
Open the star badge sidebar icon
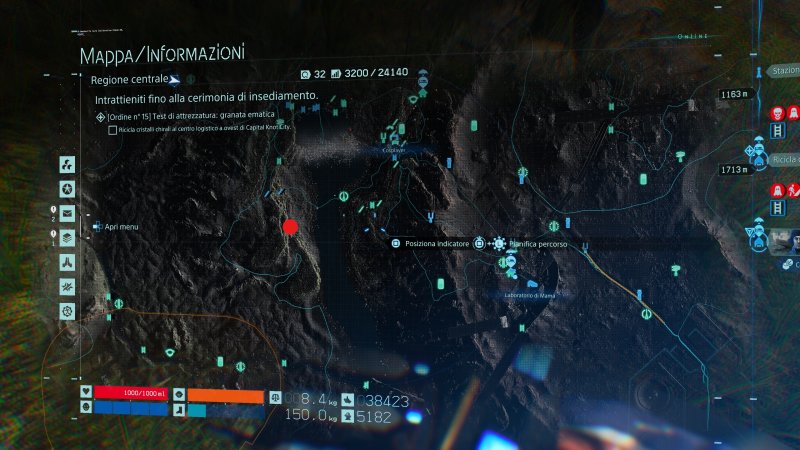tap(67, 189)
